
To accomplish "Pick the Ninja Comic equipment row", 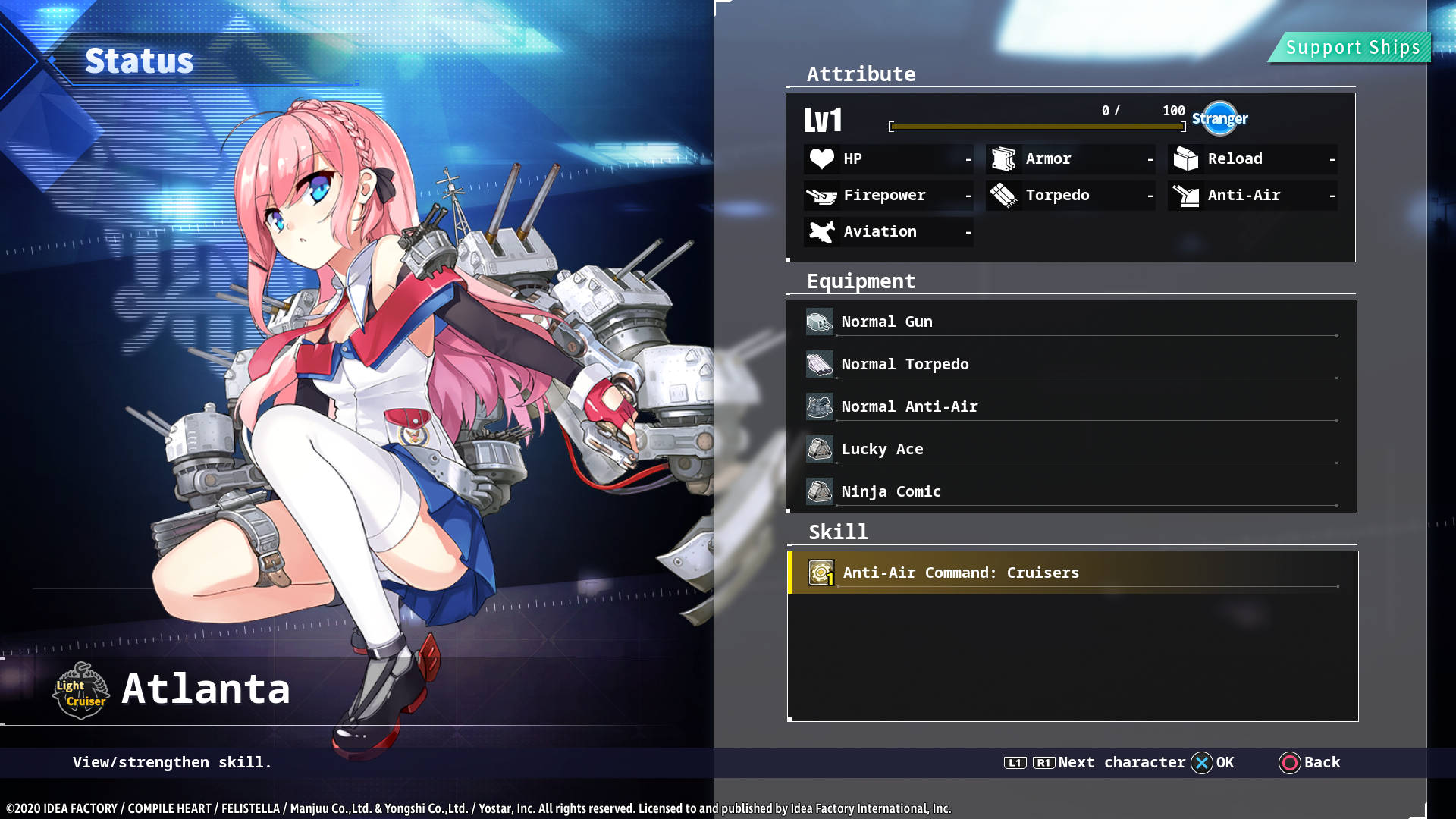I will tap(1069, 491).
